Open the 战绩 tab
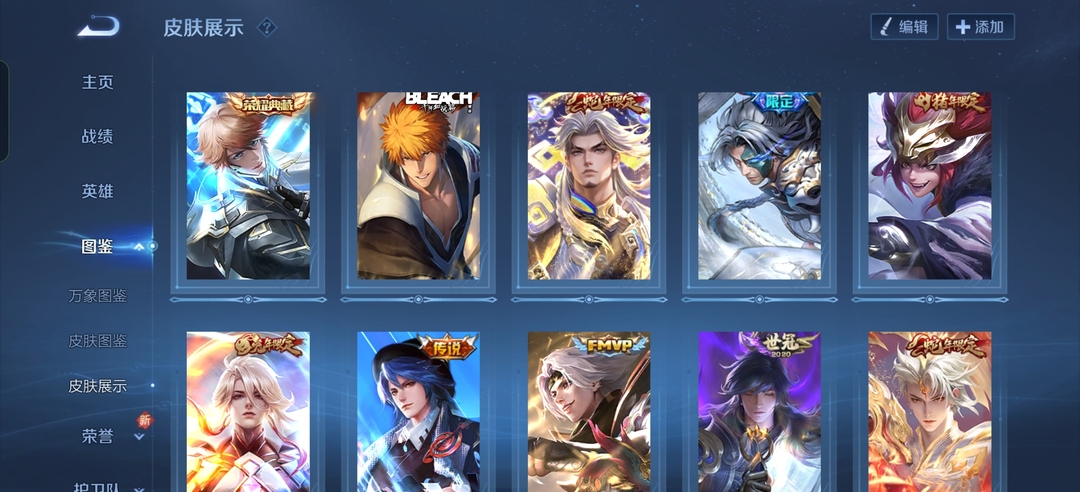The image size is (1080, 492). [x=98, y=136]
